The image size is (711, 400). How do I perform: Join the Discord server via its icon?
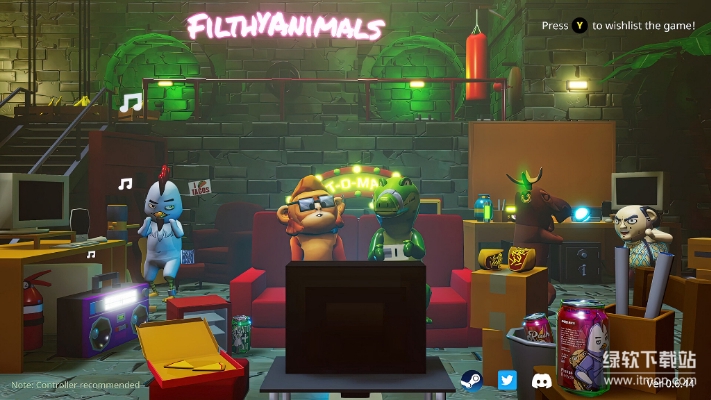click(542, 380)
